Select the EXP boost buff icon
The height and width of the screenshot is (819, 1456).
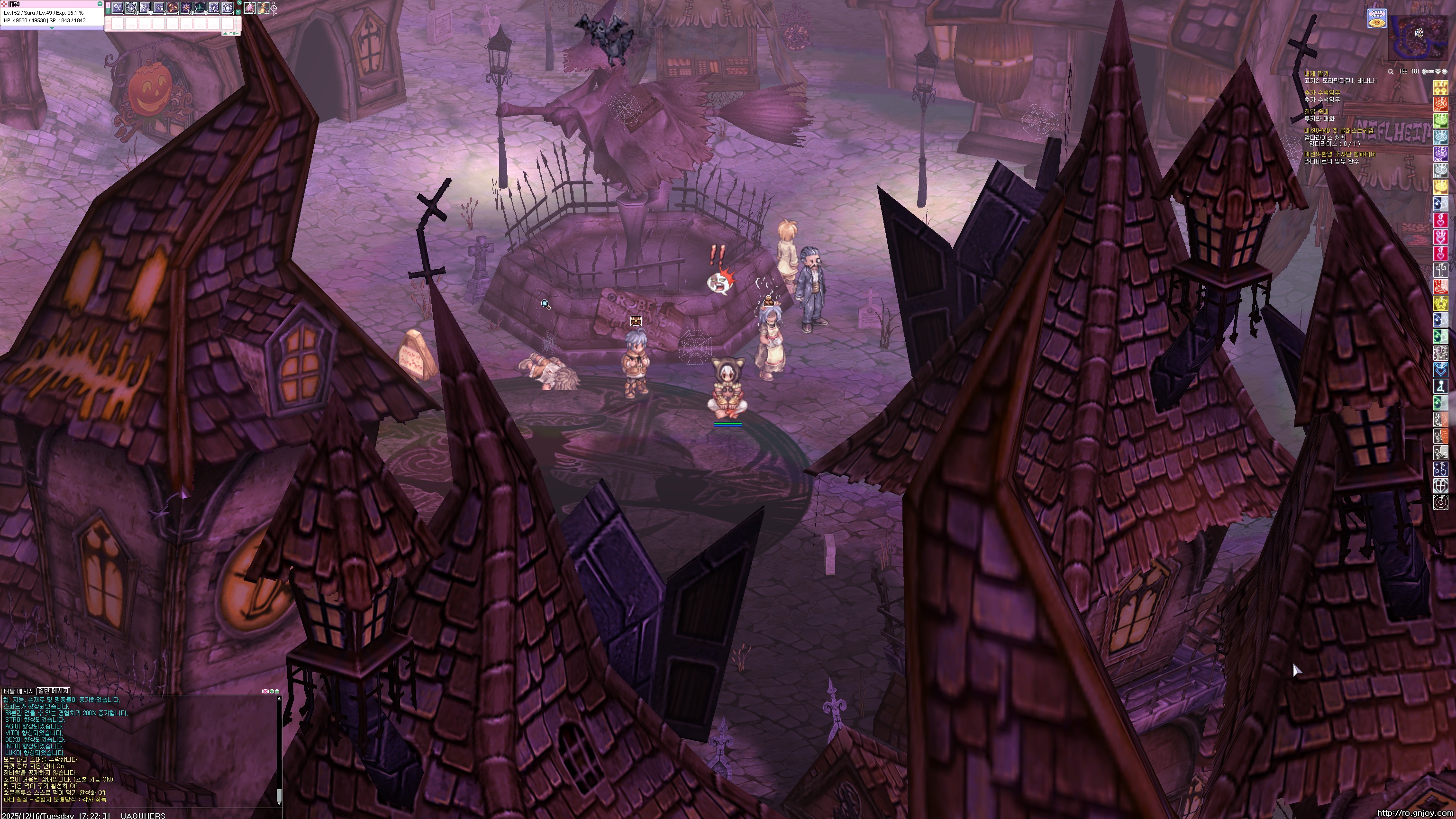1441,88
